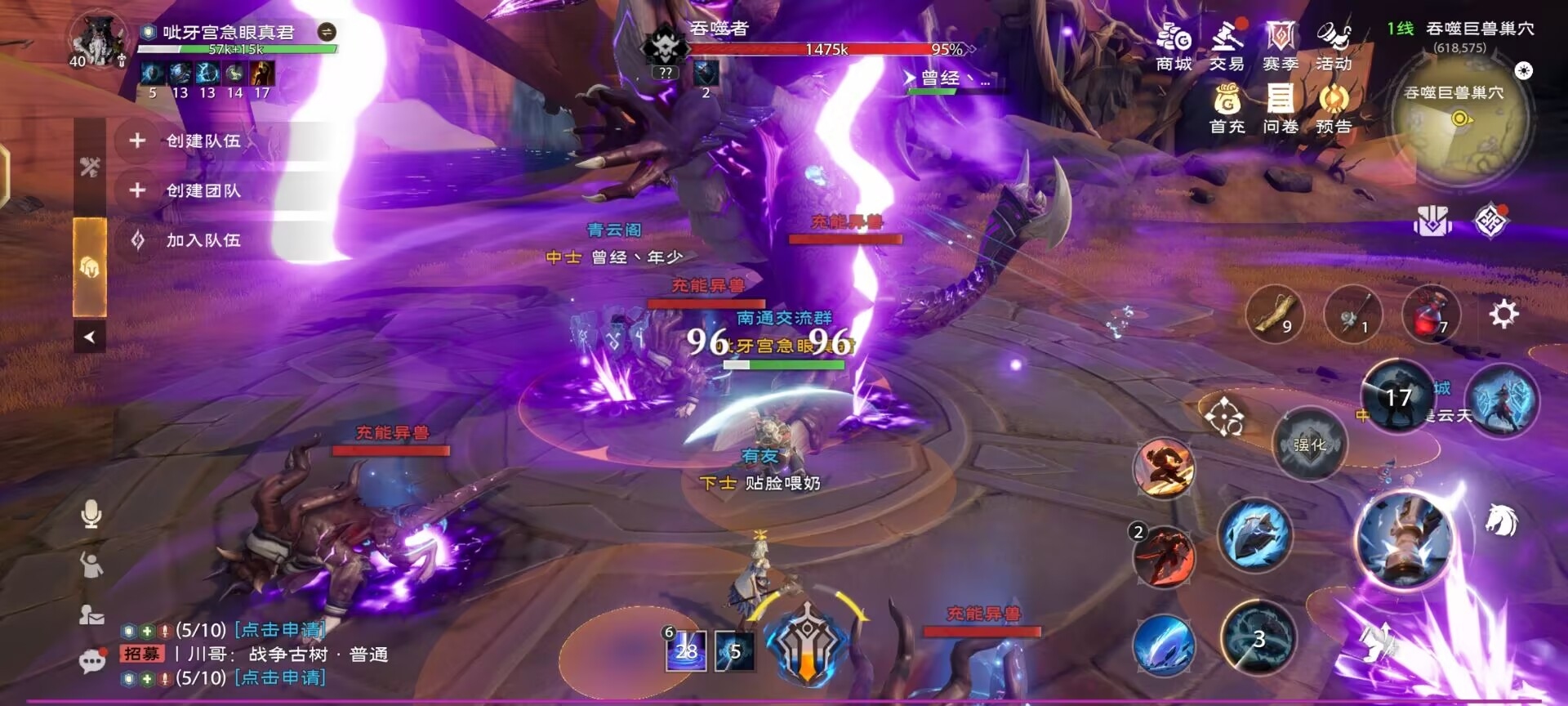Open settings with the gear icon

pyautogui.click(x=1503, y=314)
